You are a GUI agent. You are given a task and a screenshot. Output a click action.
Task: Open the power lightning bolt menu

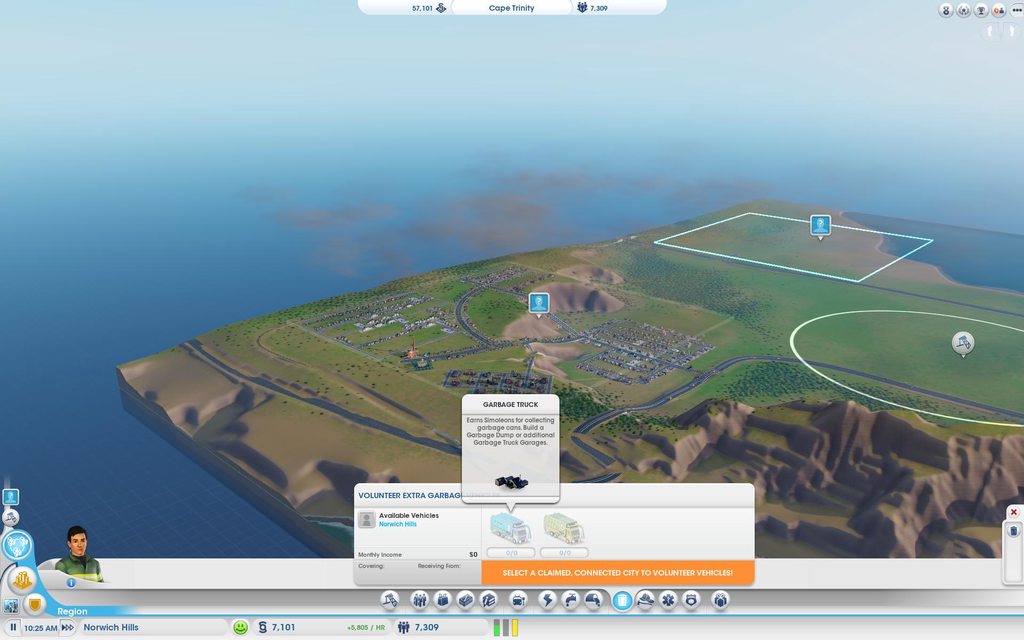pyautogui.click(x=547, y=600)
